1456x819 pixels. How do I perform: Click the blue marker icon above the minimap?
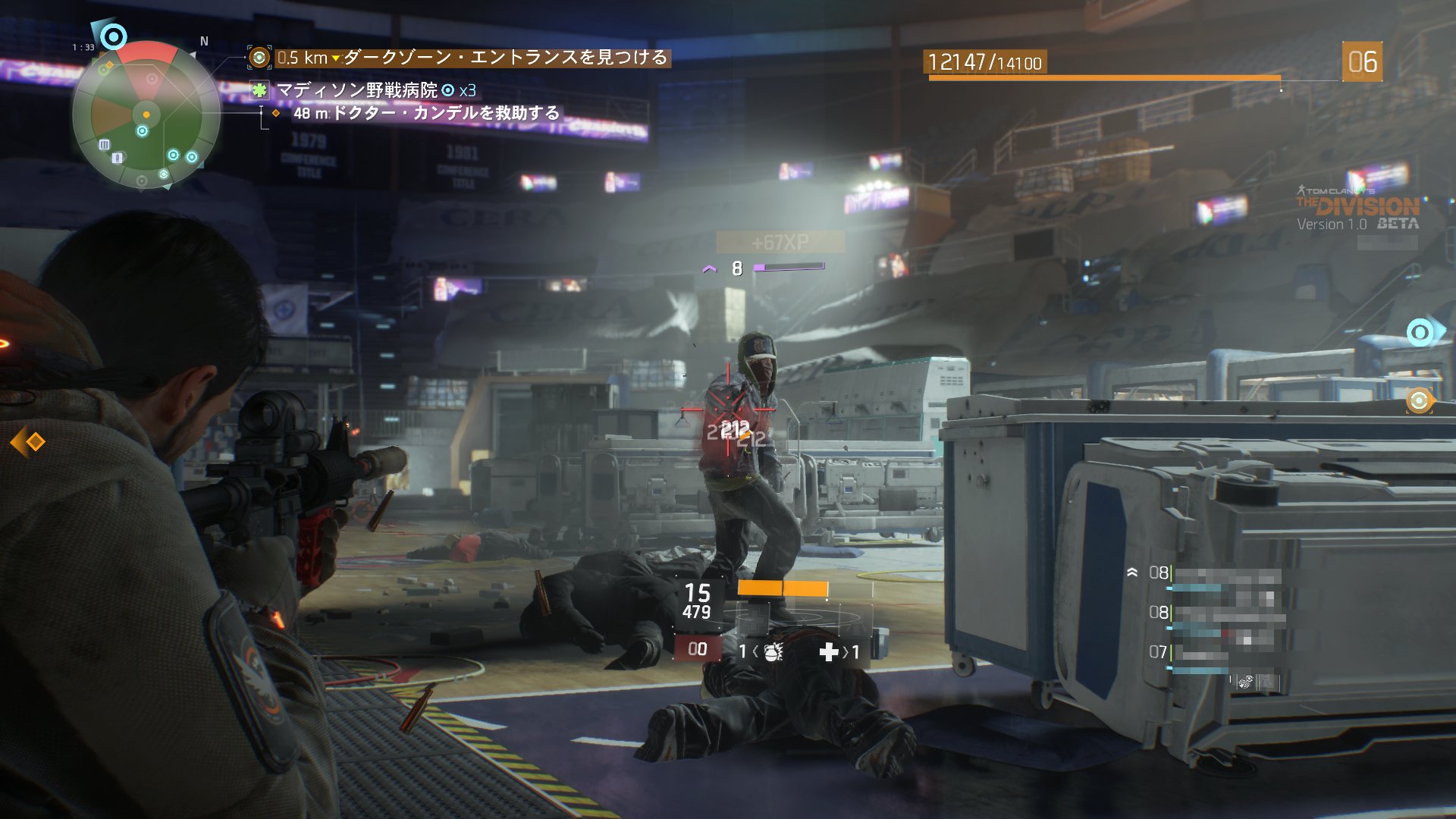(113, 36)
